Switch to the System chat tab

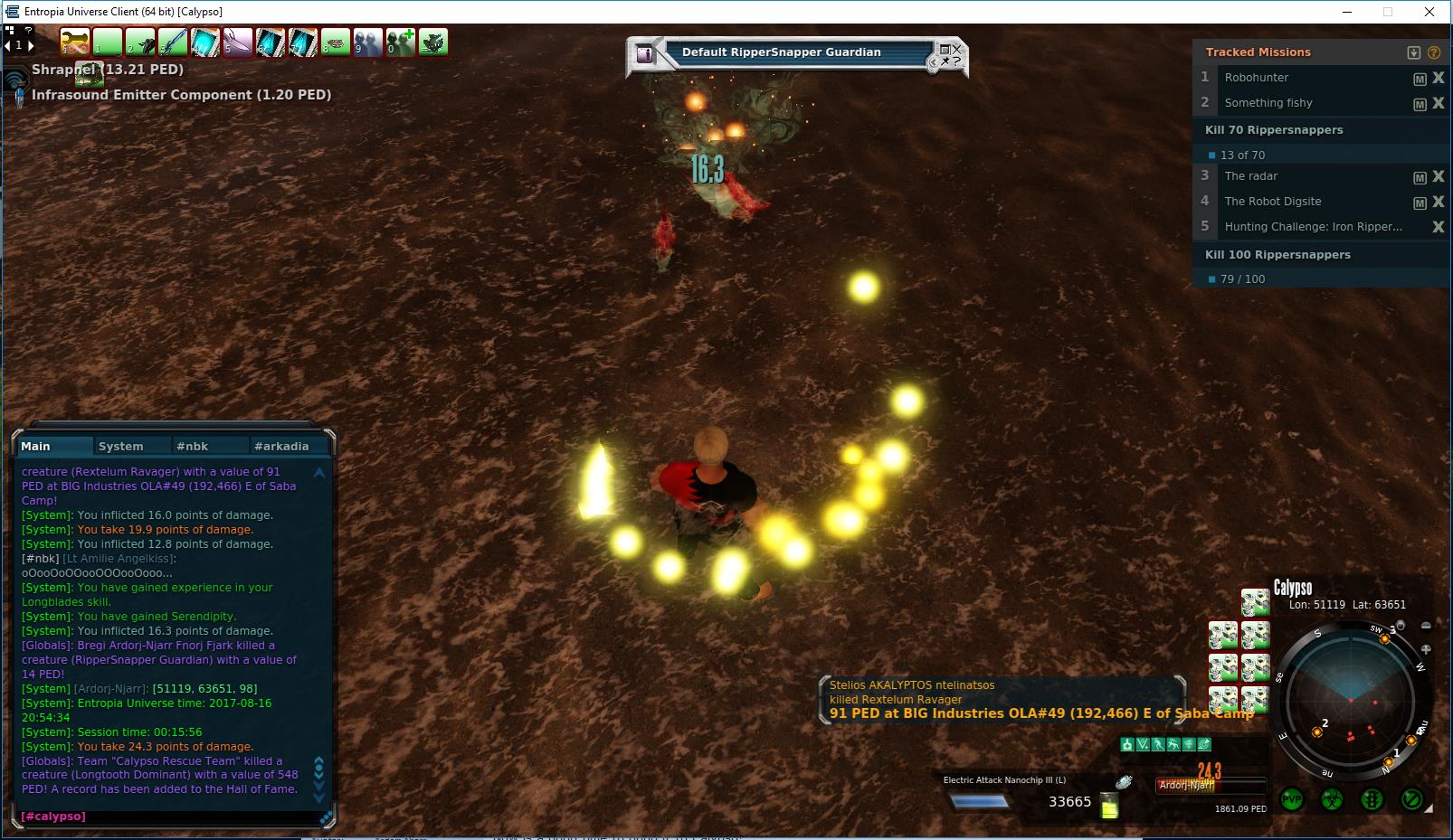tap(121, 446)
